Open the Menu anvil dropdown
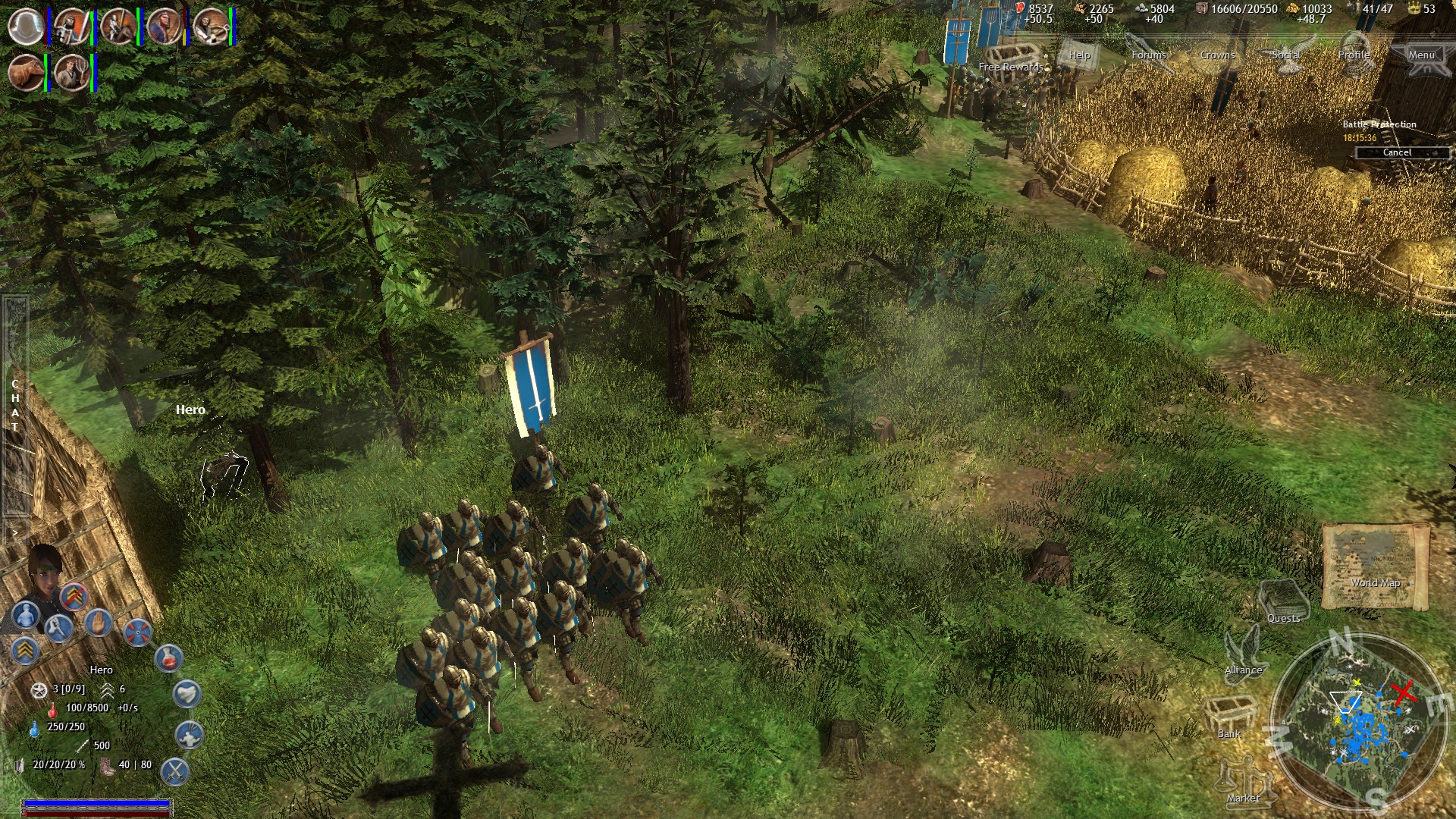The height and width of the screenshot is (819, 1456). point(1423,55)
